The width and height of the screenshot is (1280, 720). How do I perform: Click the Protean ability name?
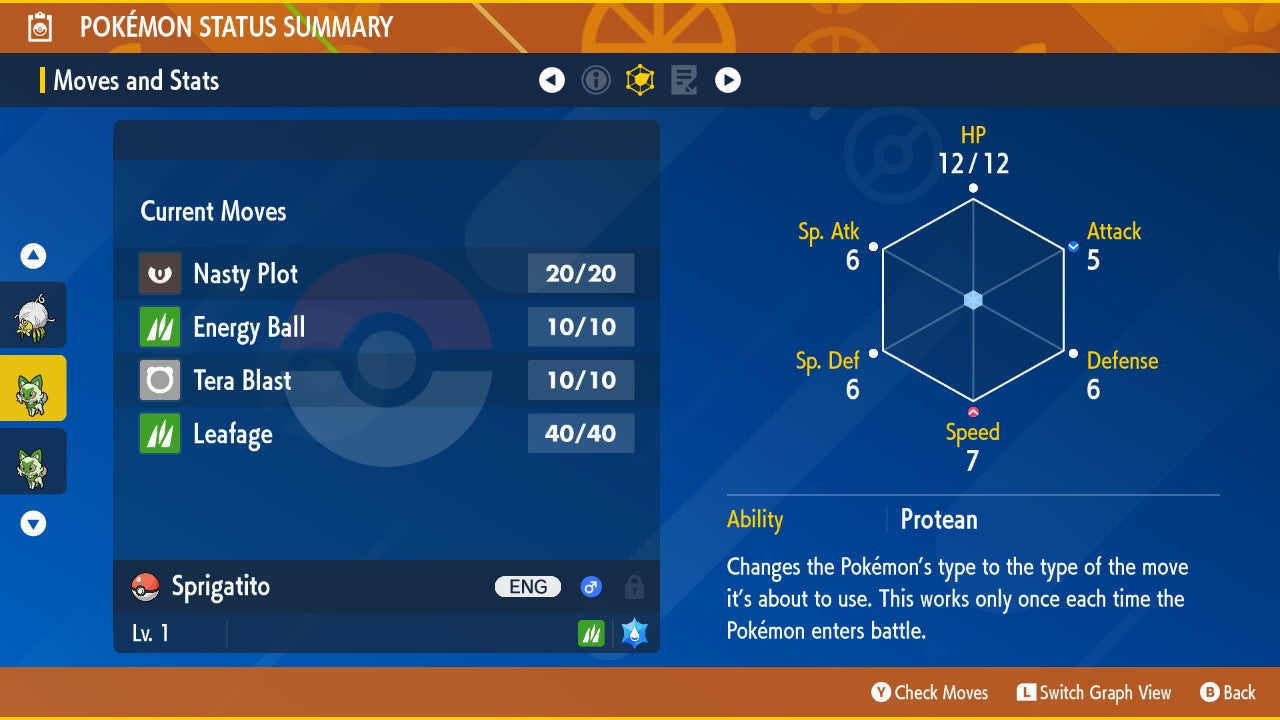[x=939, y=520]
